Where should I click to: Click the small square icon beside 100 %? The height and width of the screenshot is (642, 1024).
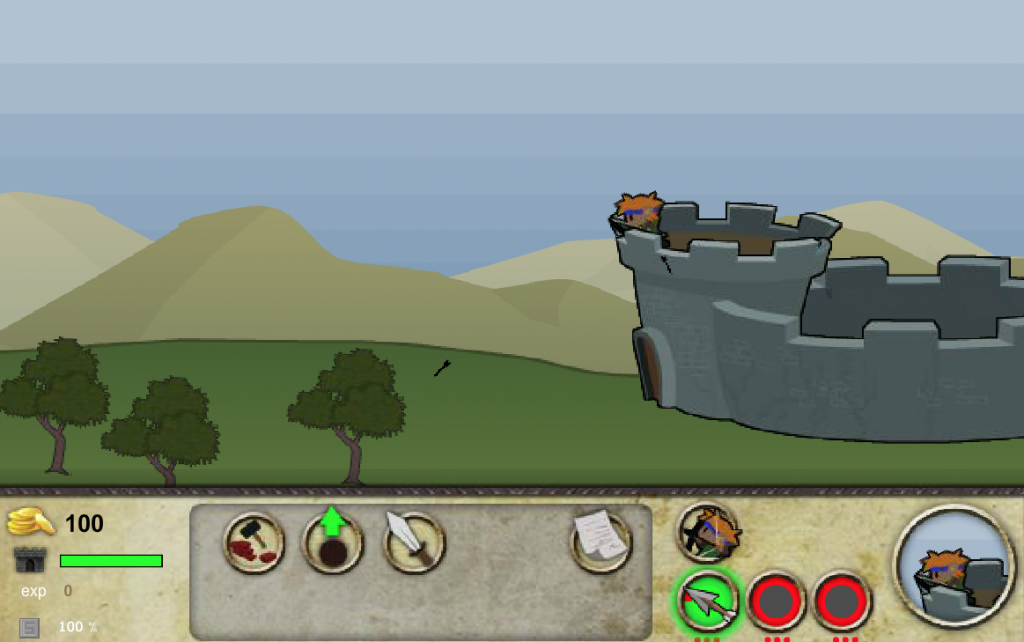[30, 627]
